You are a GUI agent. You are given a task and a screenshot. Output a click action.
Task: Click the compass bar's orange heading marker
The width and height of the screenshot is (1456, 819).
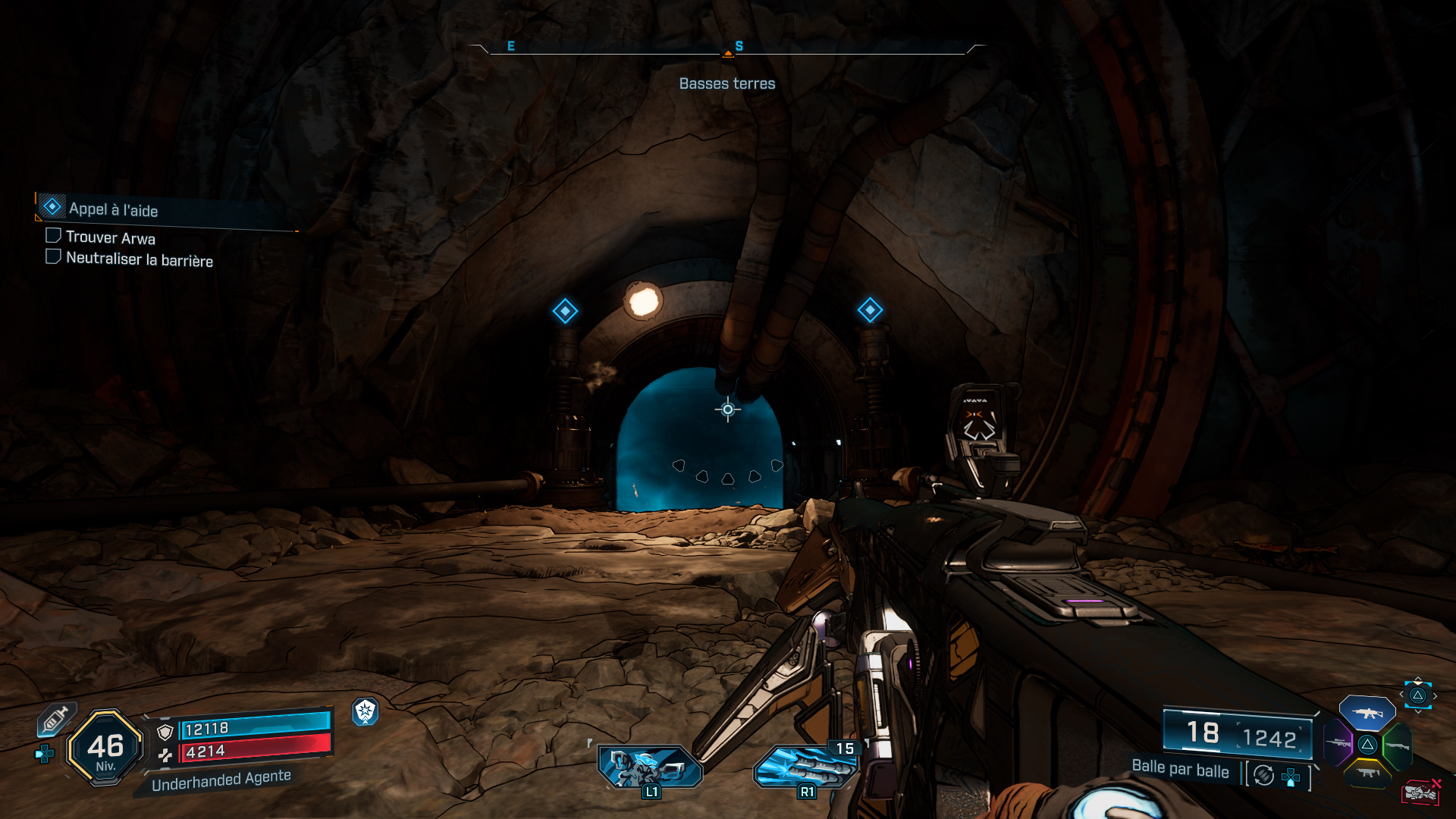[728, 53]
